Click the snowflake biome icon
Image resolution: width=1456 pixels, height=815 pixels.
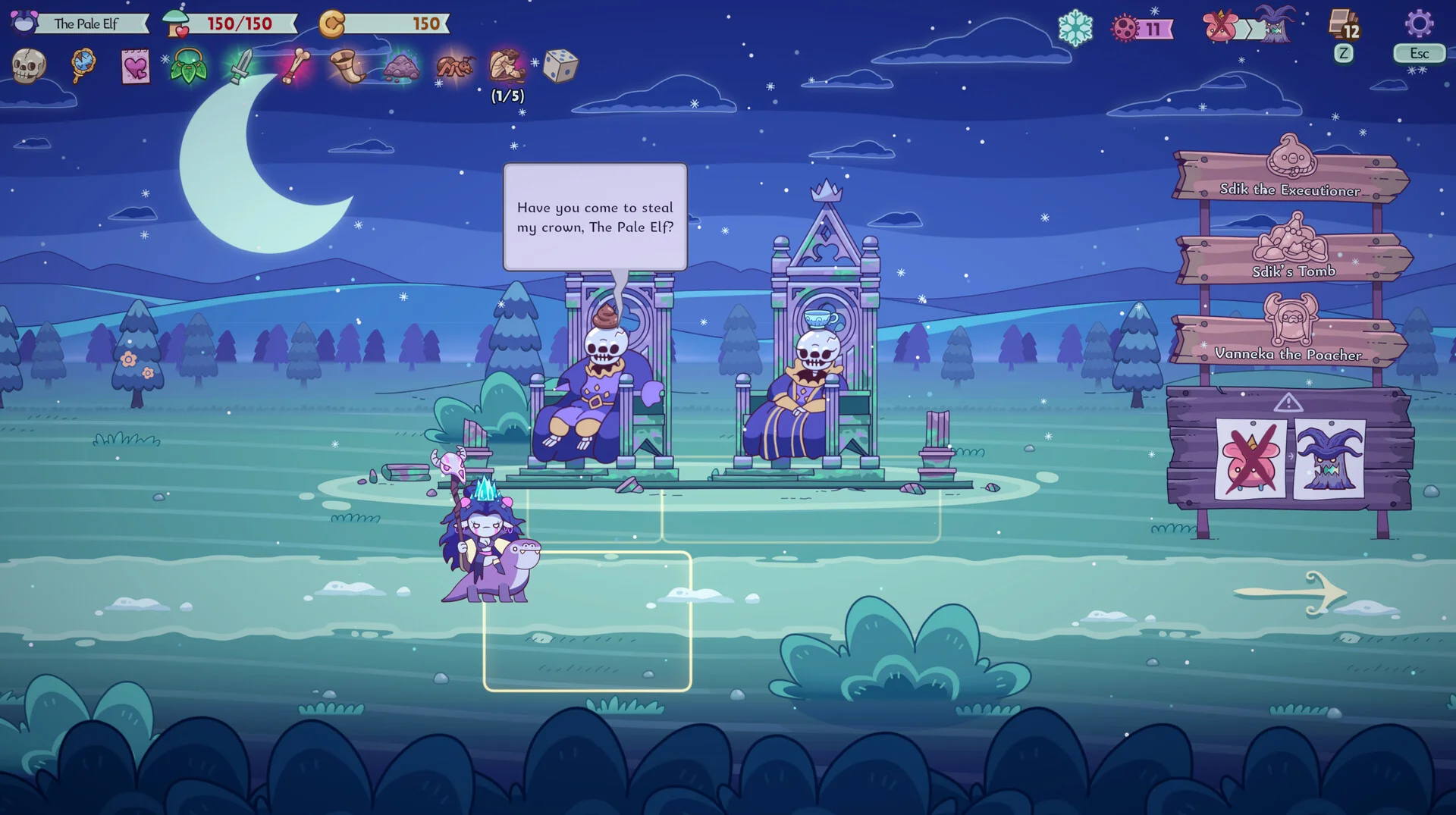1075,29
